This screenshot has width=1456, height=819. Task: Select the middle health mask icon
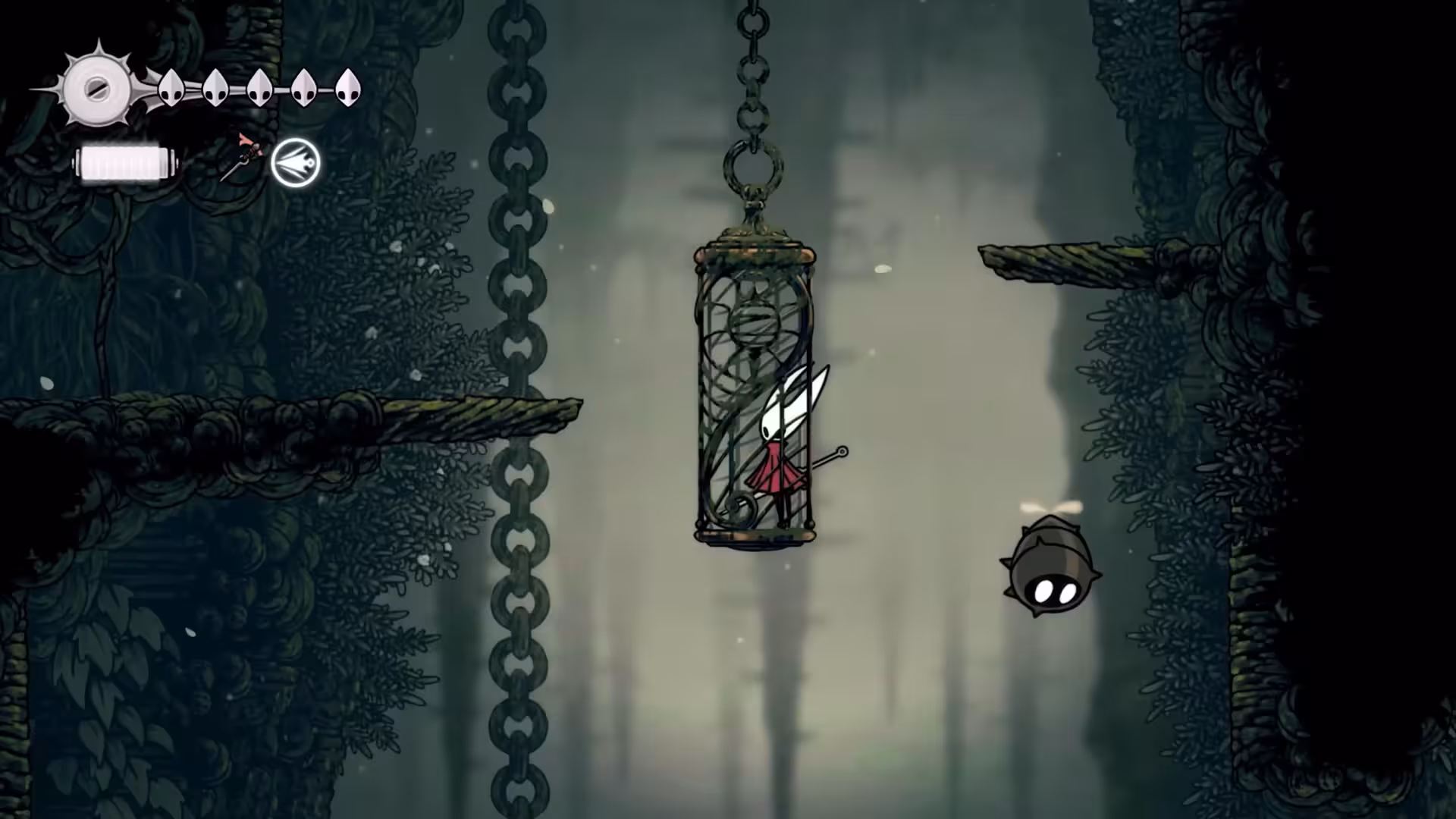pyautogui.click(x=260, y=87)
